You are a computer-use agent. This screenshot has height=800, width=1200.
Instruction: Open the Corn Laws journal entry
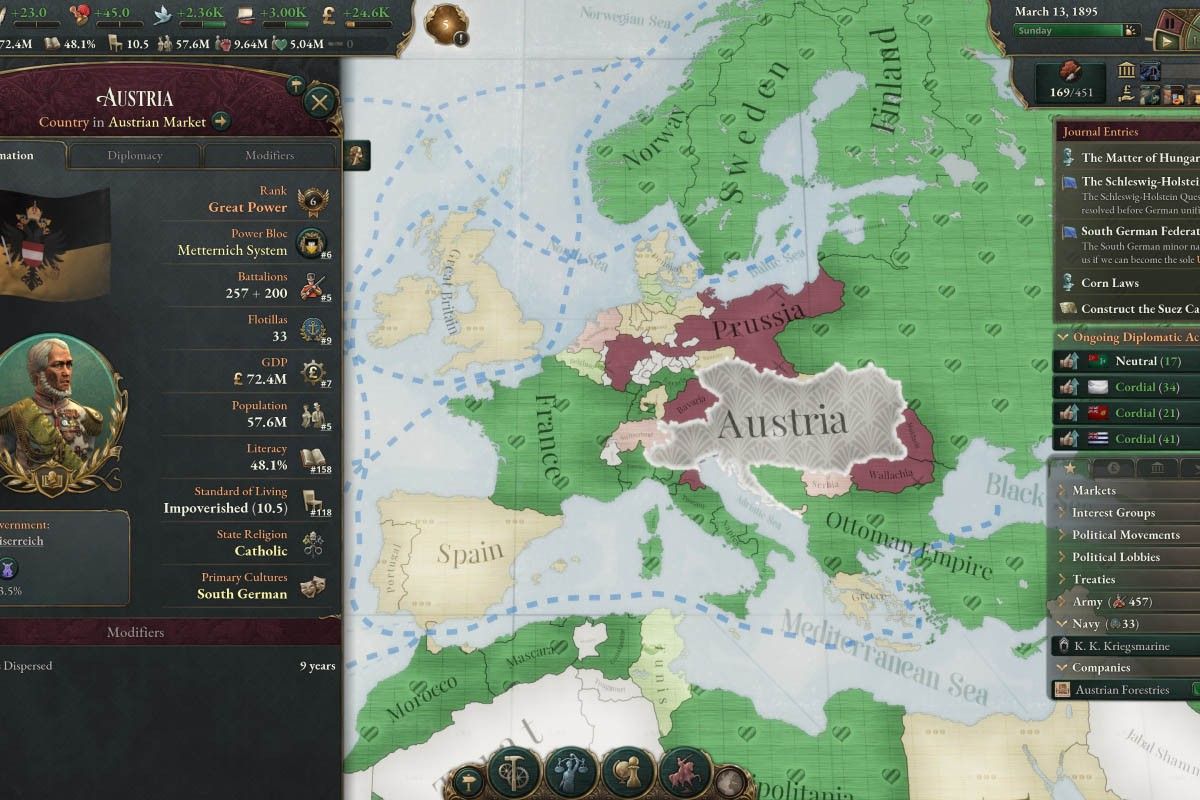pyautogui.click(x=1110, y=283)
